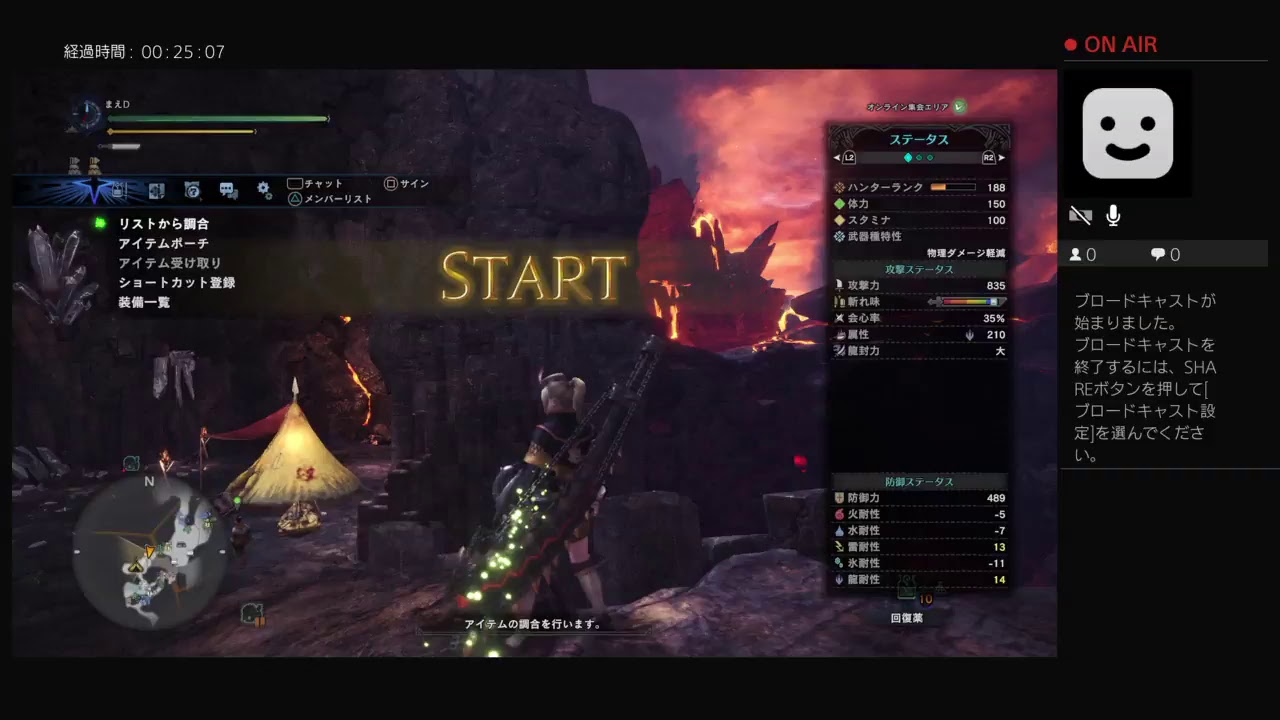Toggle the green blinking indicator beside リストから調合
The image size is (1280, 720).
pos(99,224)
